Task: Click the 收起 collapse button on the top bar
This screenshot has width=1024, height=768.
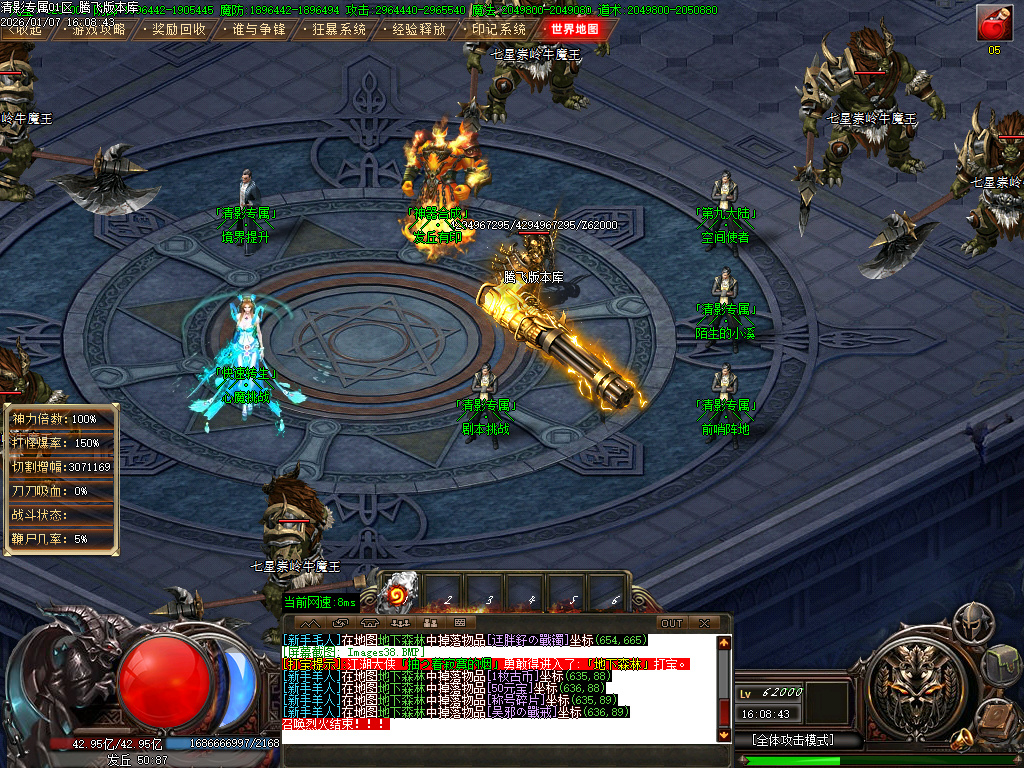Action: [x=27, y=30]
